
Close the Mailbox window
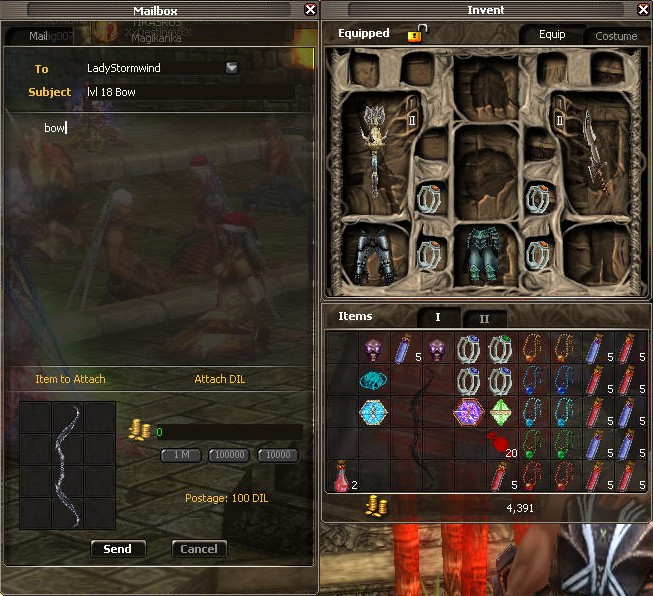(x=310, y=10)
